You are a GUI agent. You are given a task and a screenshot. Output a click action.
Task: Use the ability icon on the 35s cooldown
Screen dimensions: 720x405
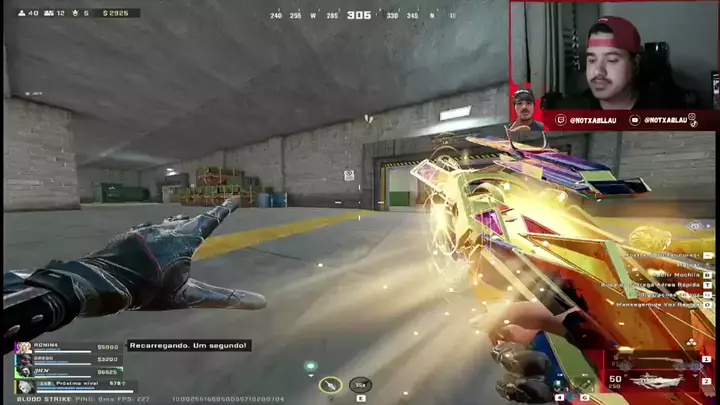click(x=361, y=383)
